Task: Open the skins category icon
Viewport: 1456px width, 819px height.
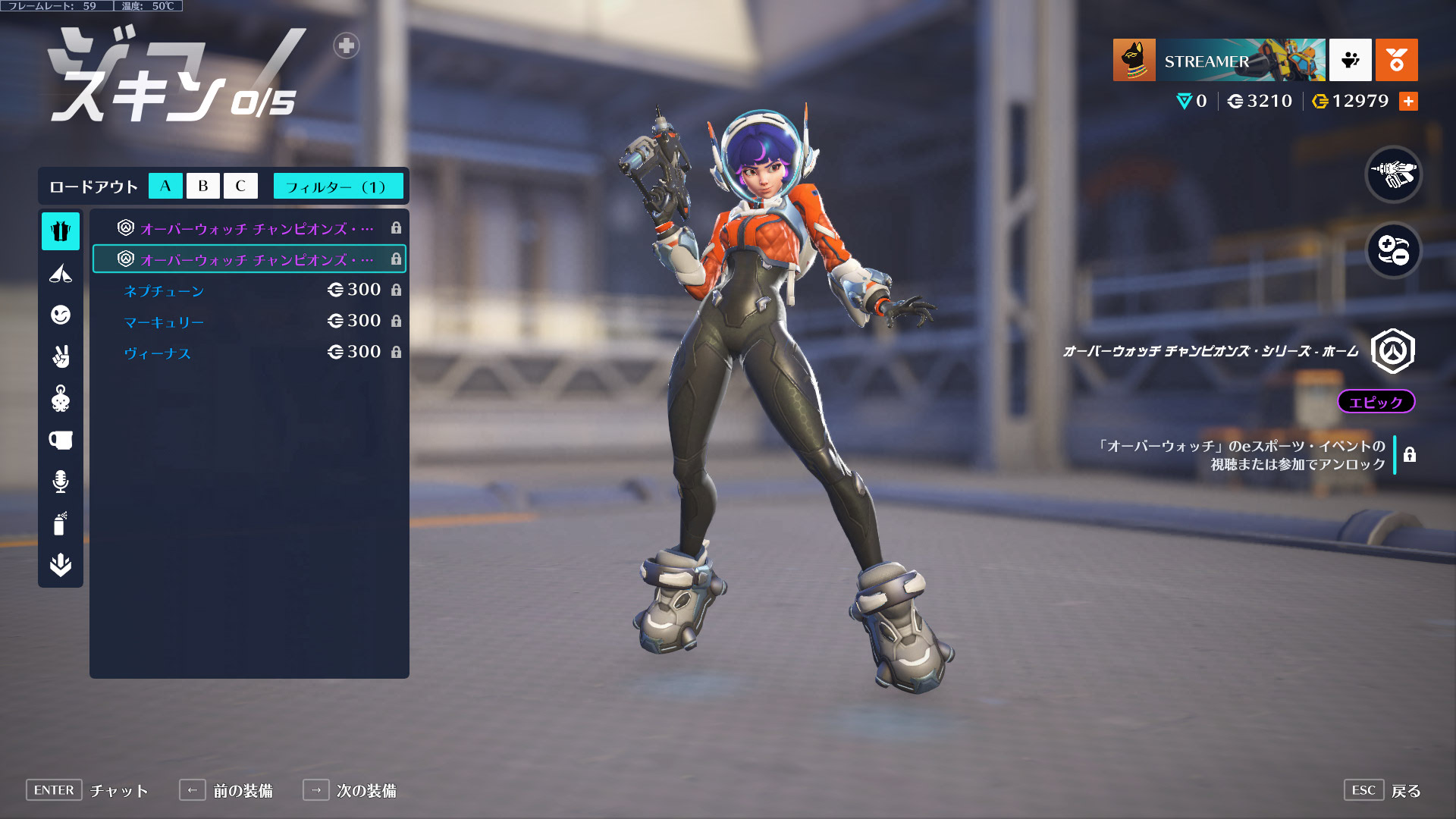Action: 61,231
